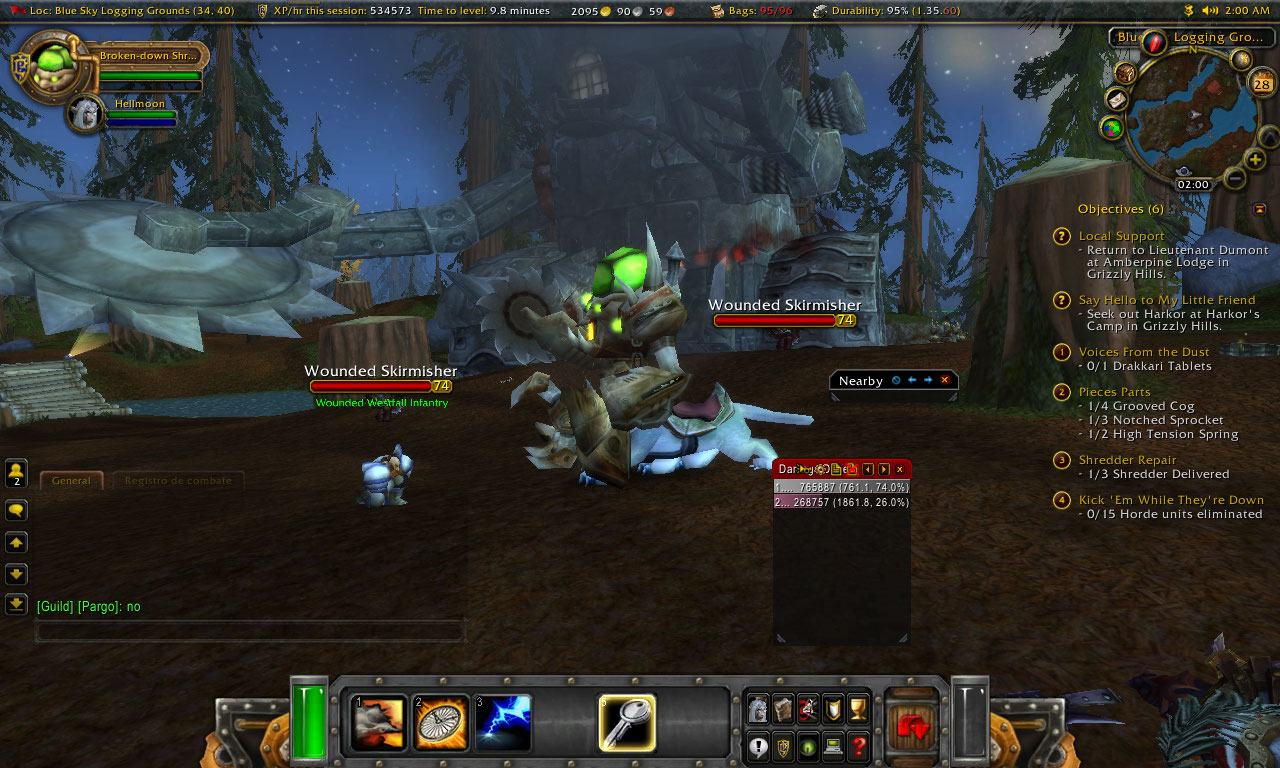Screen dimensions: 1280x768
Task: Activate the smoke cloud ability in slot 1
Action: [380, 723]
